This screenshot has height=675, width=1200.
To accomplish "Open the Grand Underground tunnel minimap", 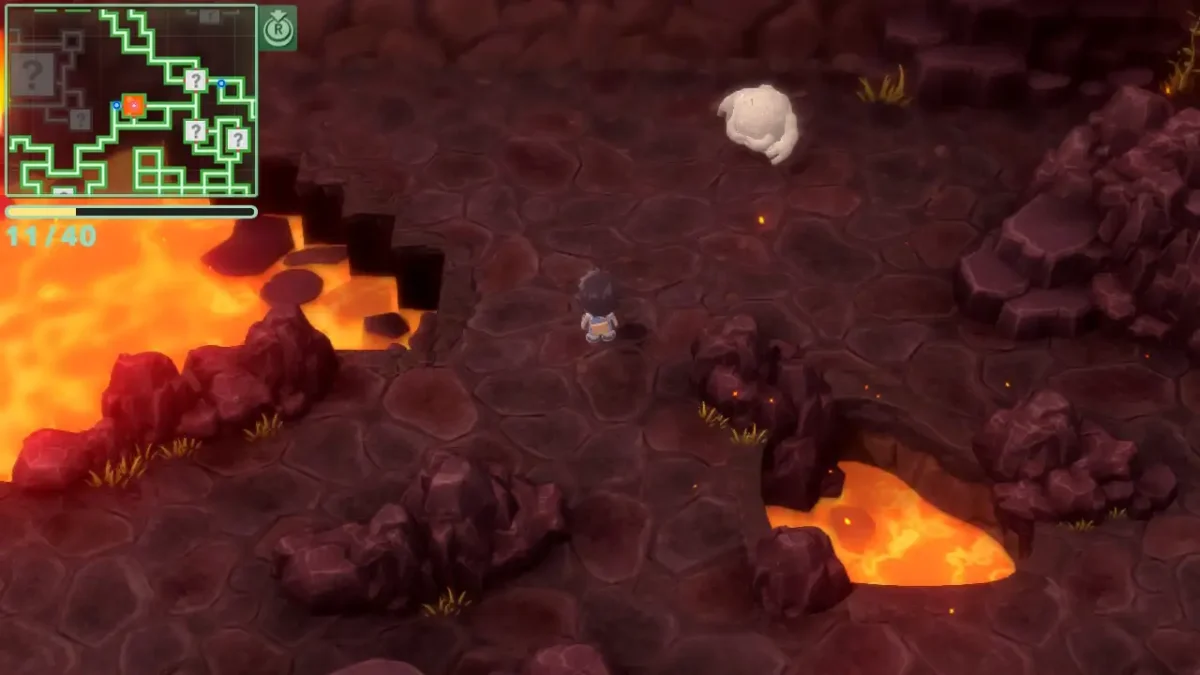I will click(131, 100).
